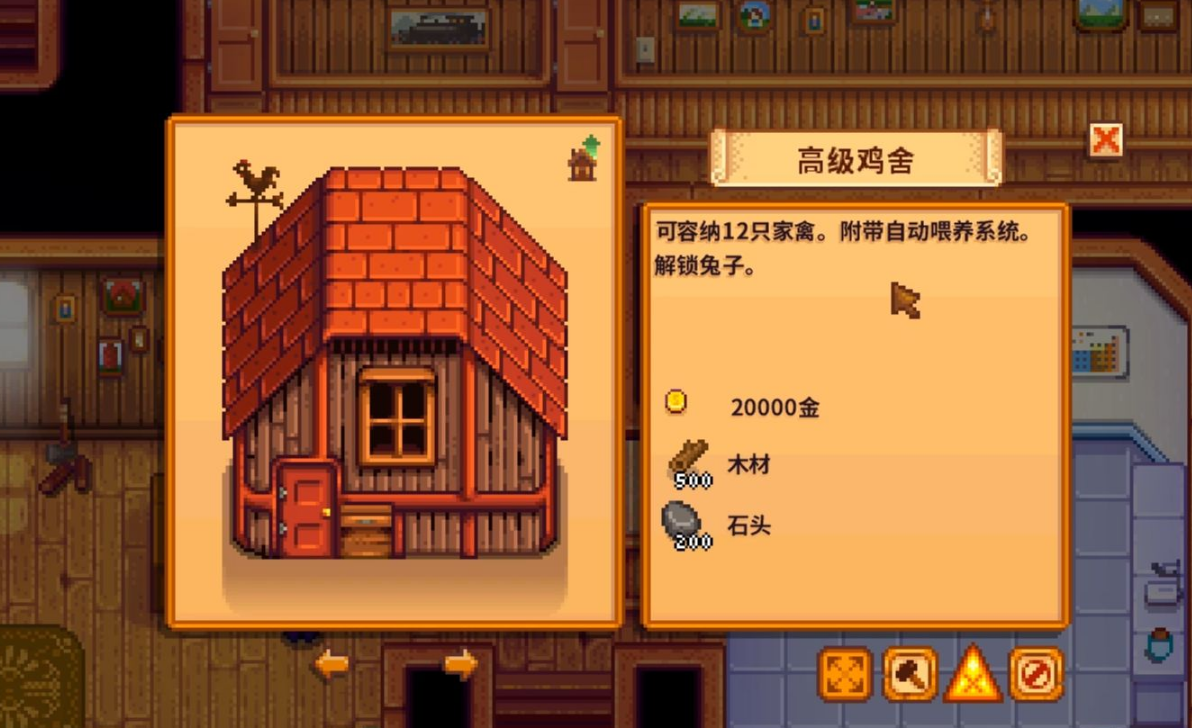The image size is (1192, 728).
Task: Show the next building blueprint
Action: click(x=460, y=664)
